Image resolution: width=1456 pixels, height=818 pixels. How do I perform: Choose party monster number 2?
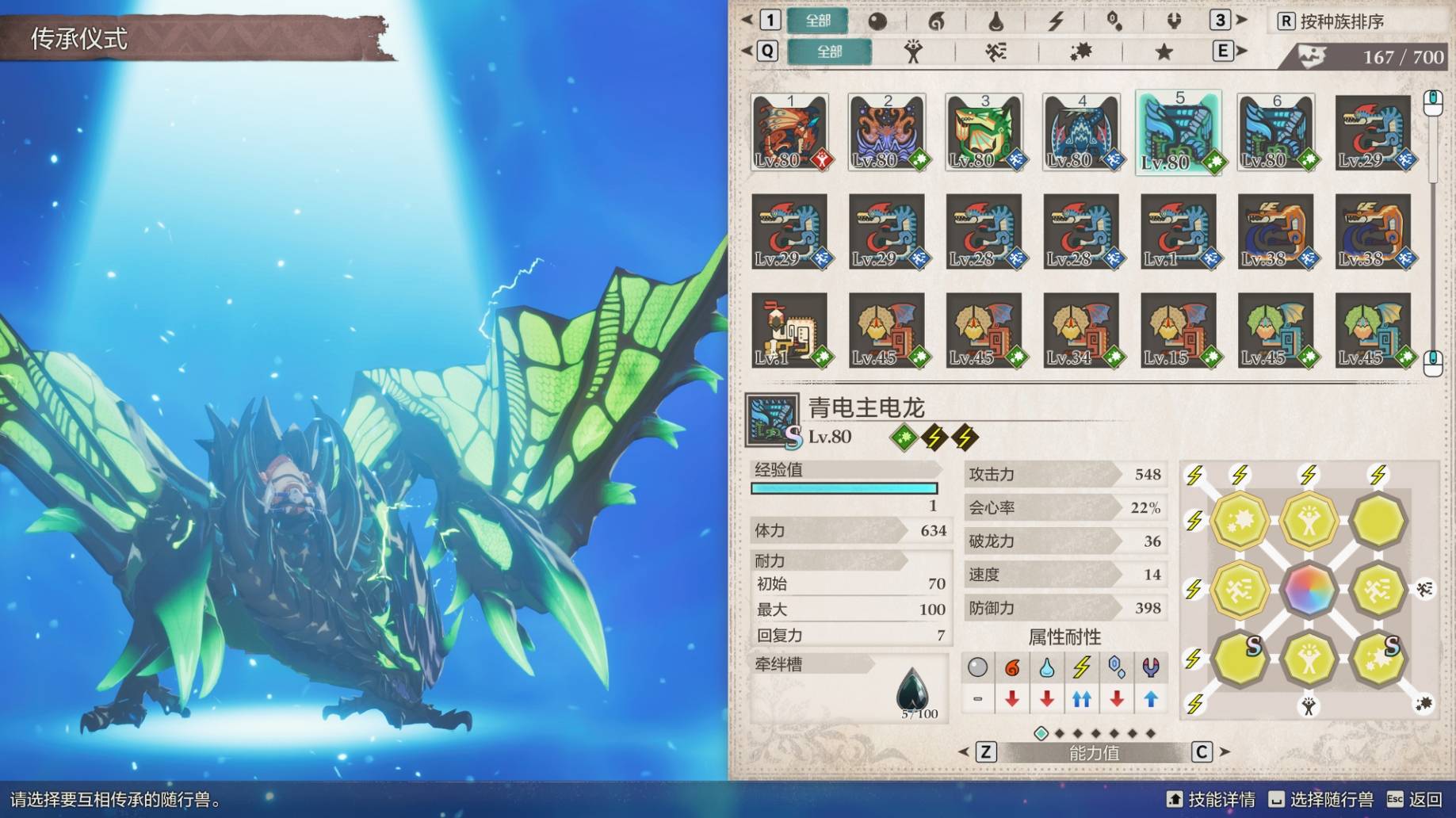pos(887,132)
